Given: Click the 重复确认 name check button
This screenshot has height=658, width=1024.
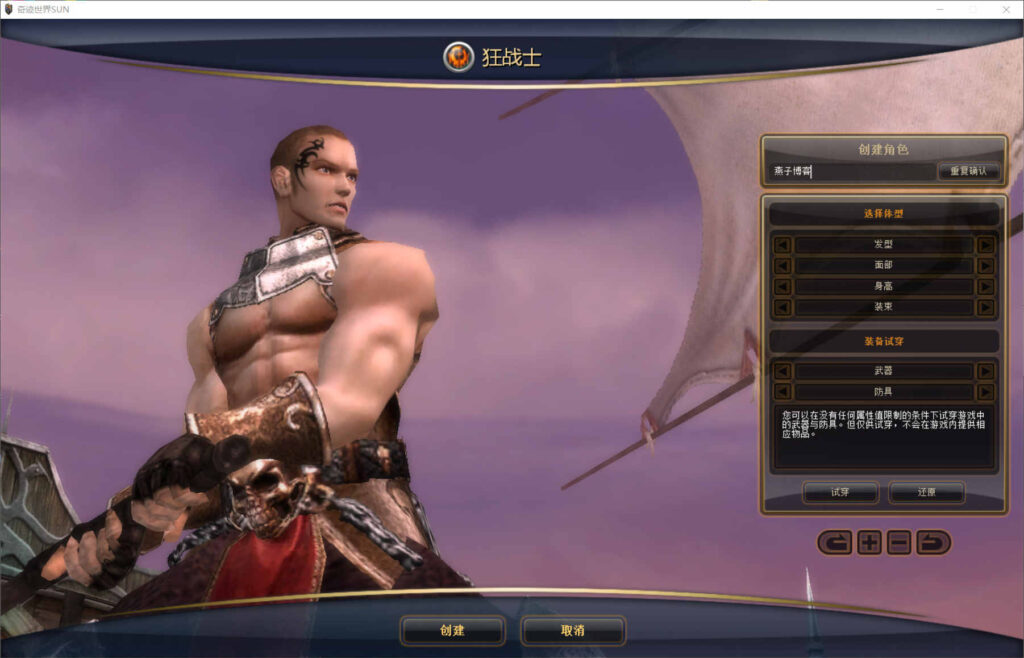Looking at the screenshot, I should point(968,171).
